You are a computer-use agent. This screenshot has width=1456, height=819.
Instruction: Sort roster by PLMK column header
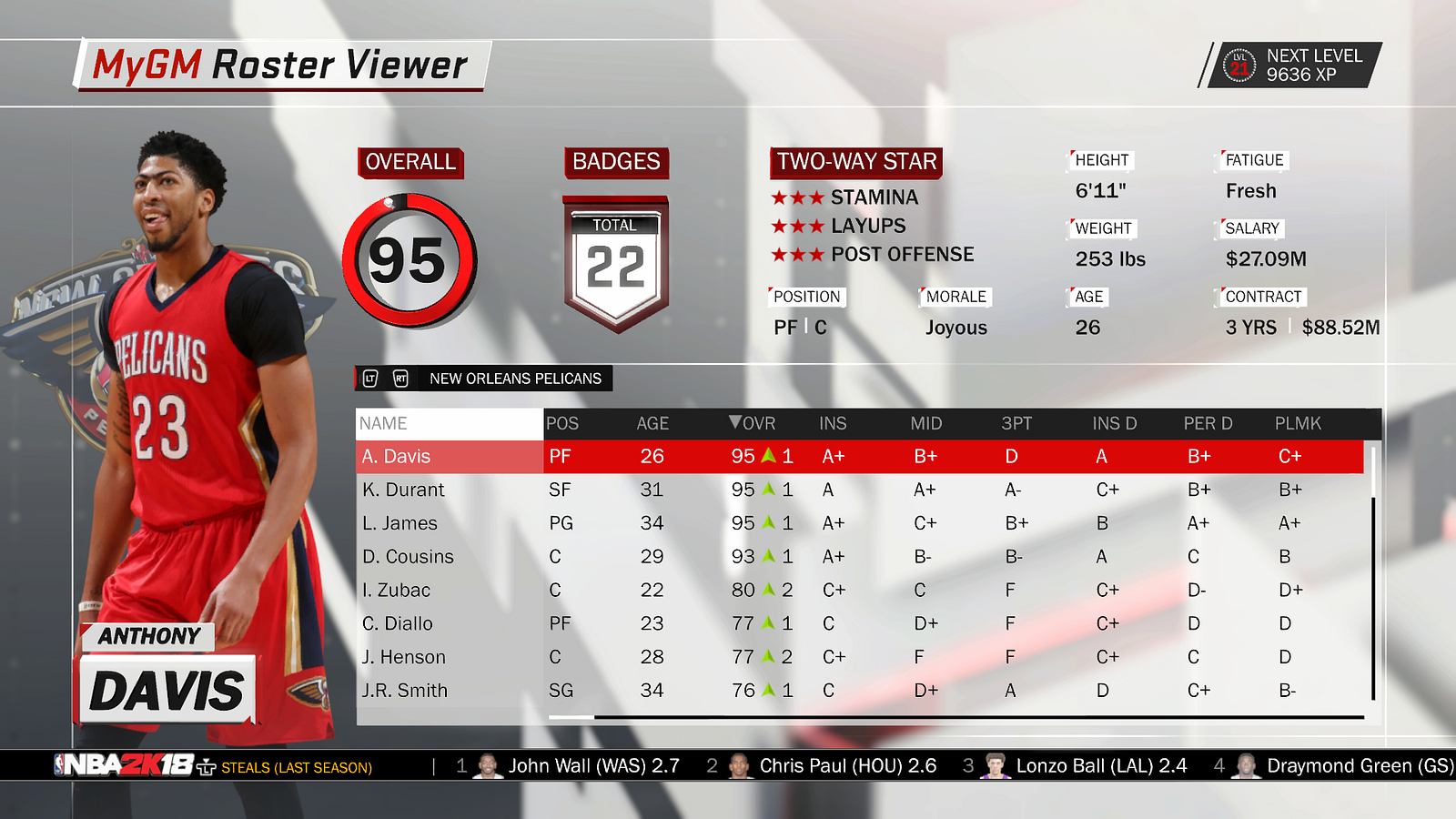[1298, 424]
